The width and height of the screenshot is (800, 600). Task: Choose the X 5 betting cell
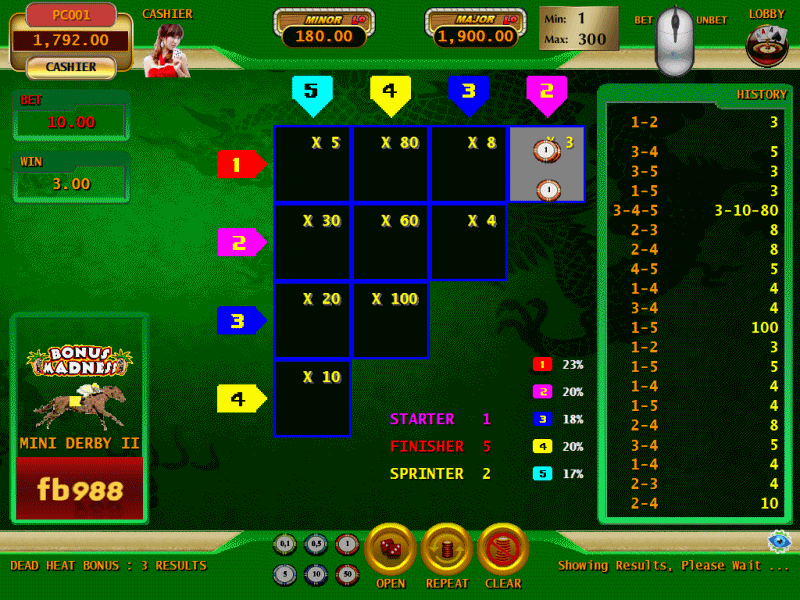[312, 164]
